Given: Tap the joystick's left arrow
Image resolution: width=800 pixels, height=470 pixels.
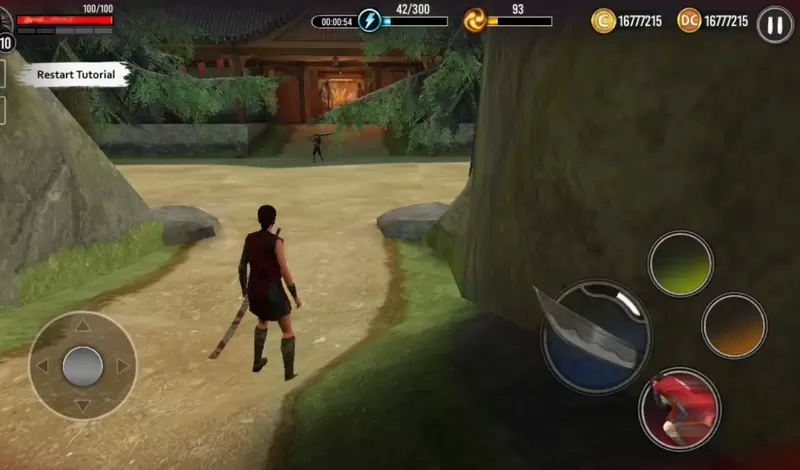Looking at the screenshot, I should click(x=42, y=366).
